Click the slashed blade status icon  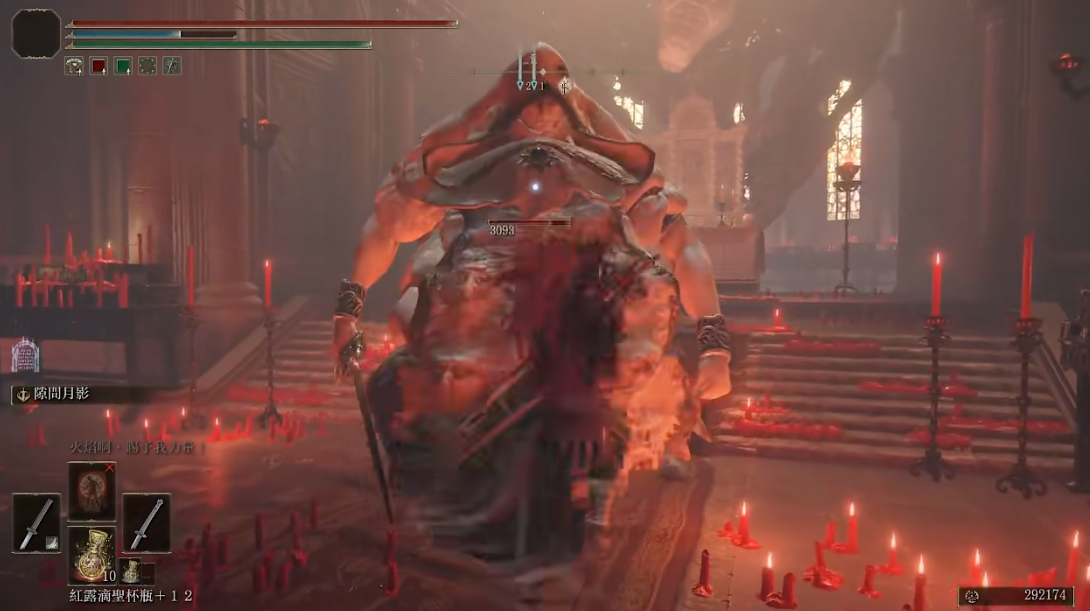click(x=172, y=65)
